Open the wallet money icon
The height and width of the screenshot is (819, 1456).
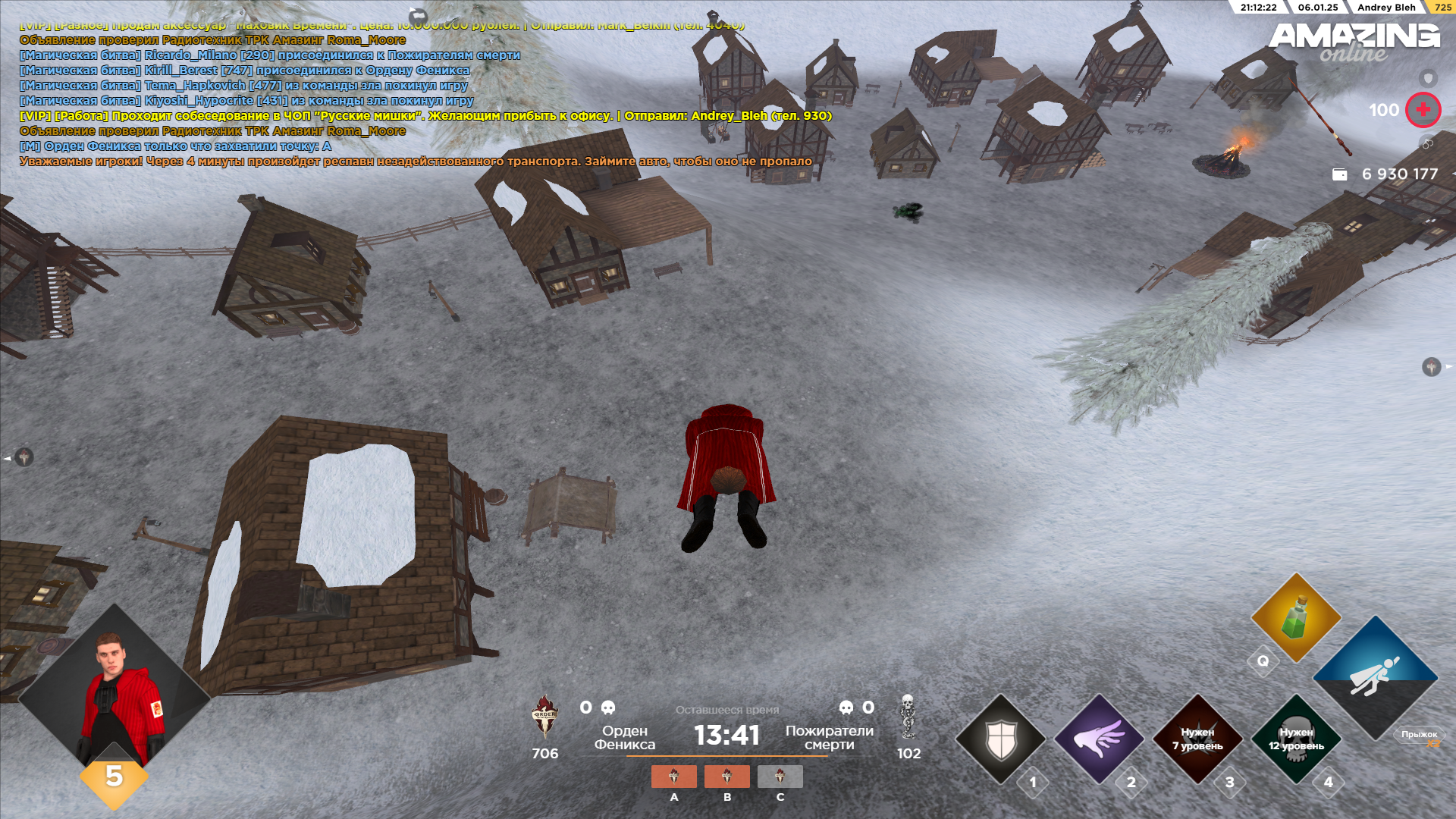(1340, 174)
